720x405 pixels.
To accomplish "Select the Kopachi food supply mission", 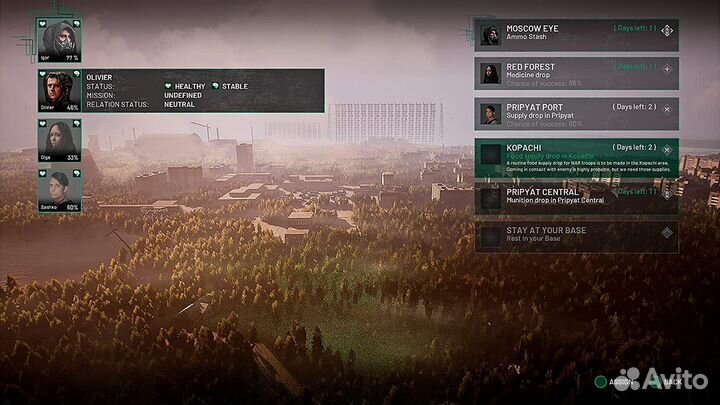I will tap(575, 157).
